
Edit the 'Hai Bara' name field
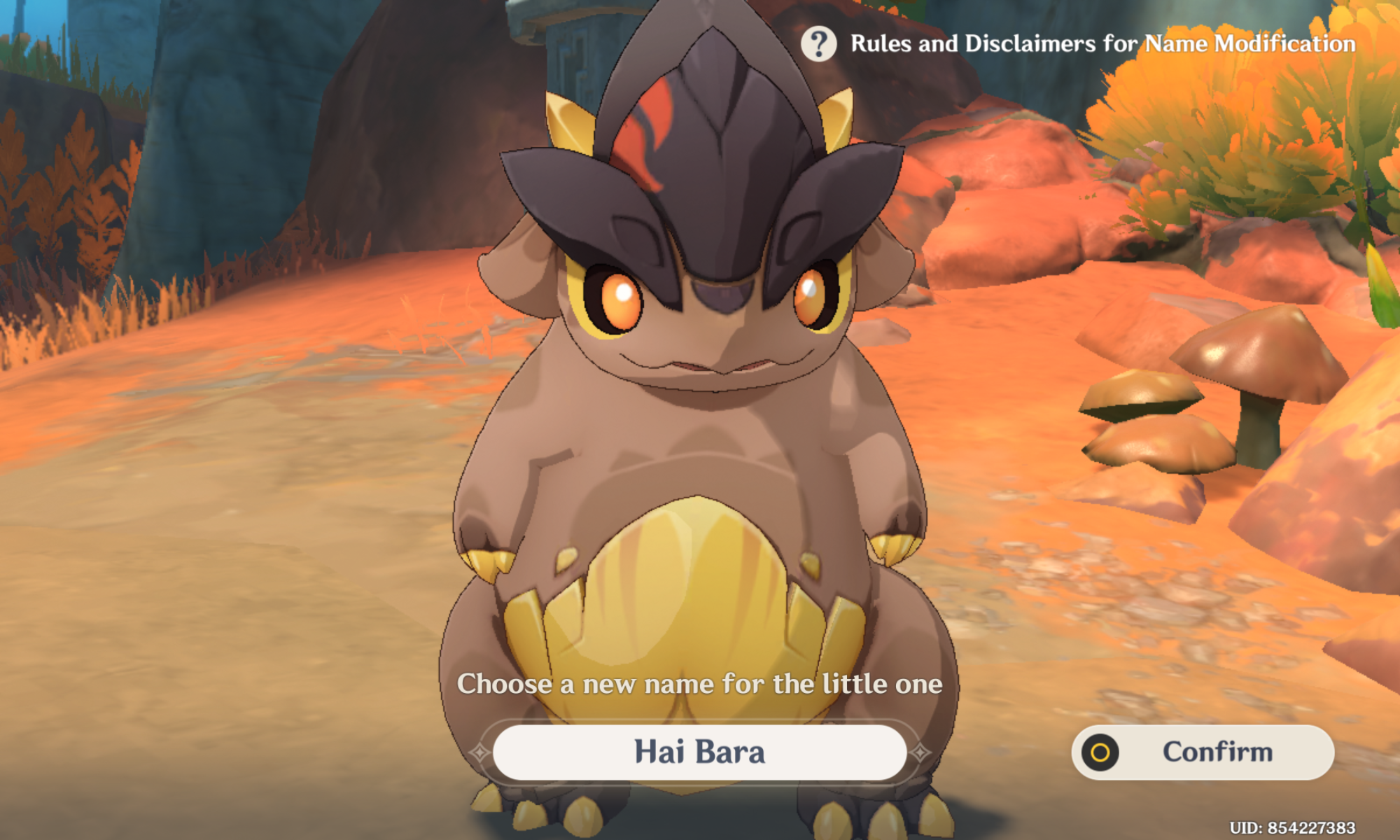(x=699, y=752)
